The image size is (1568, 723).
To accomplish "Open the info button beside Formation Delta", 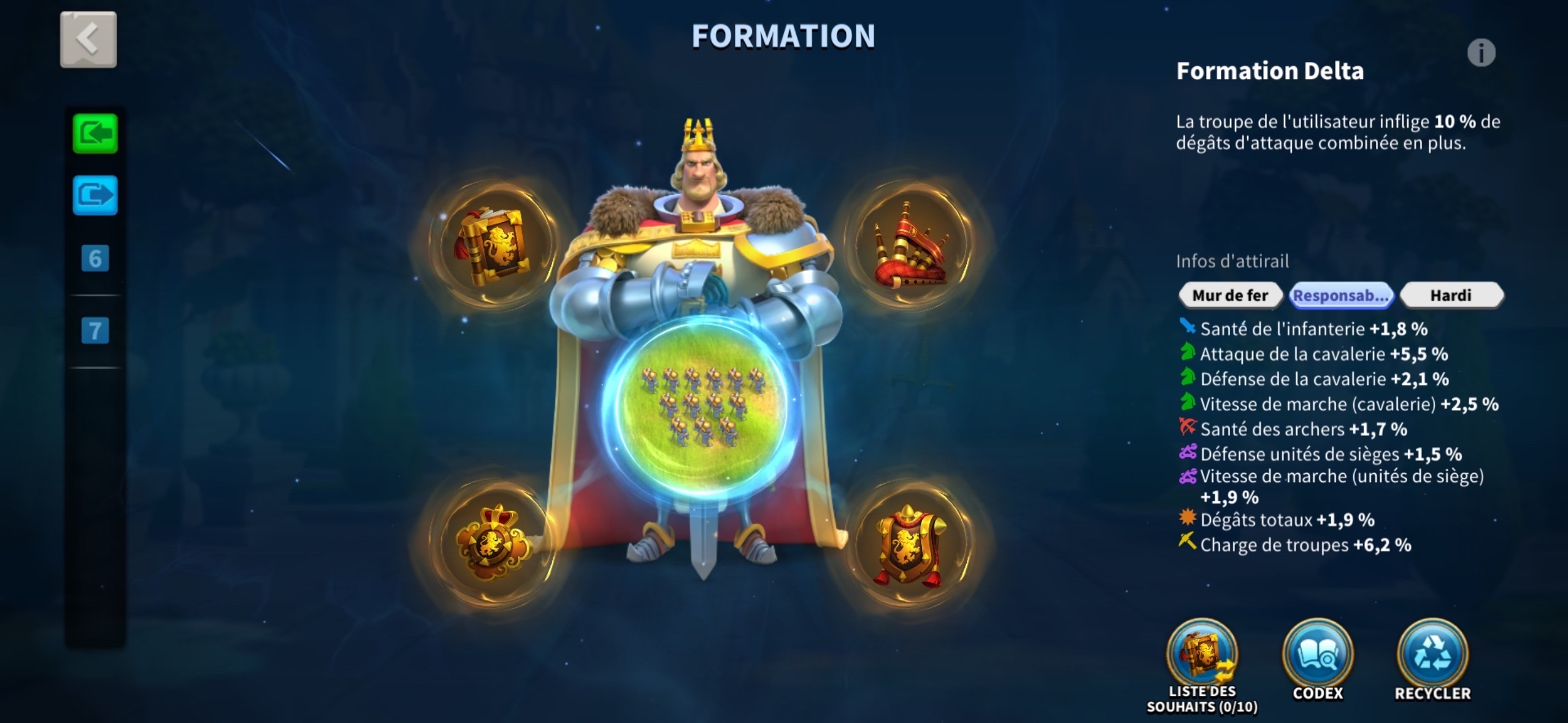I will [x=1481, y=53].
